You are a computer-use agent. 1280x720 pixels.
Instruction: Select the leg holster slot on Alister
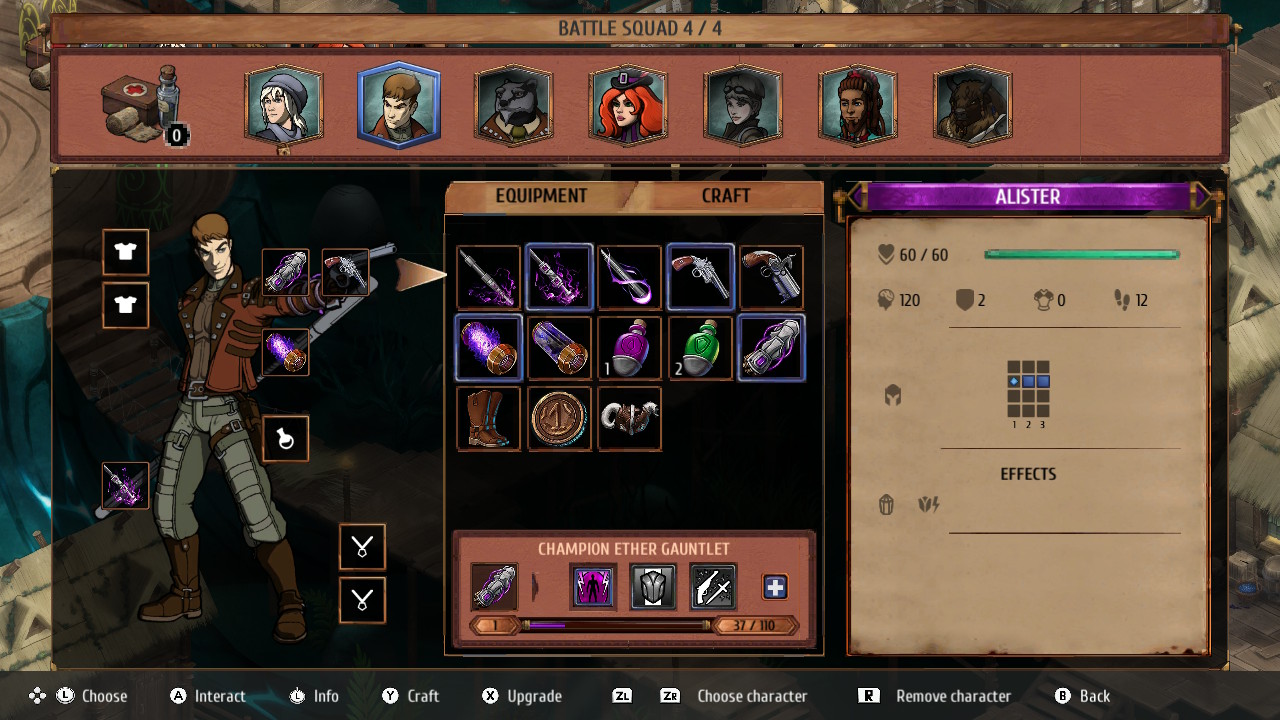285,438
